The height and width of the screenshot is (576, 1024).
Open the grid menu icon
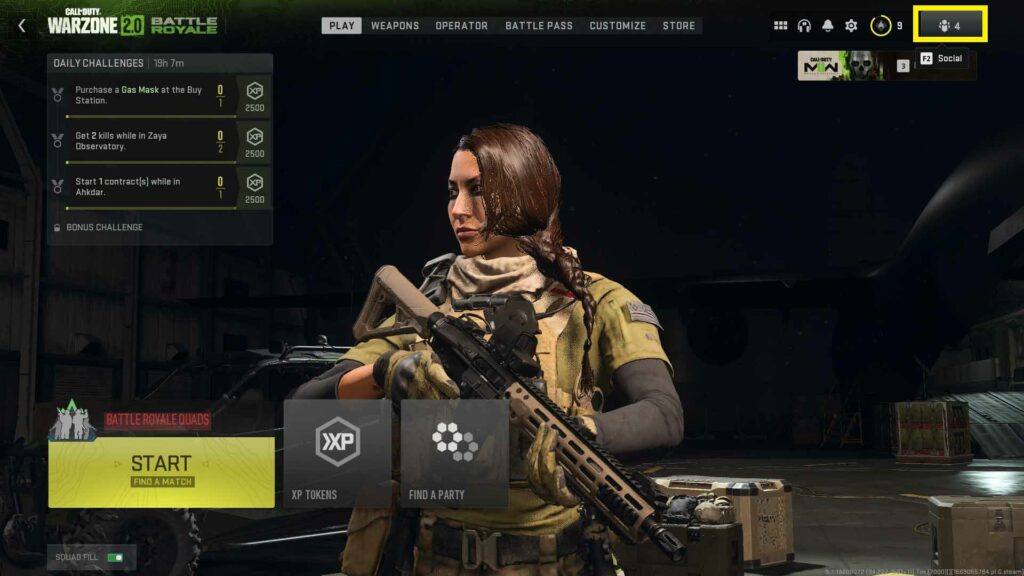(781, 26)
